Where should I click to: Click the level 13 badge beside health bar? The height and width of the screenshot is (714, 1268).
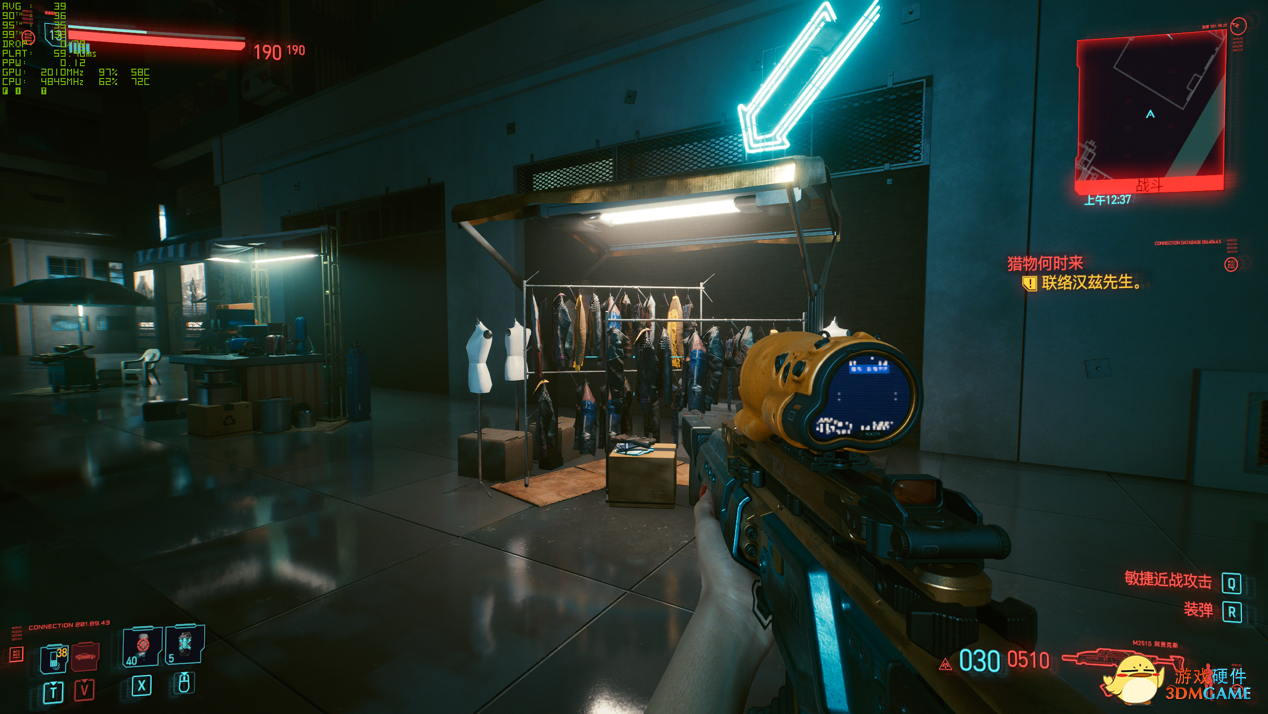[56, 36]
